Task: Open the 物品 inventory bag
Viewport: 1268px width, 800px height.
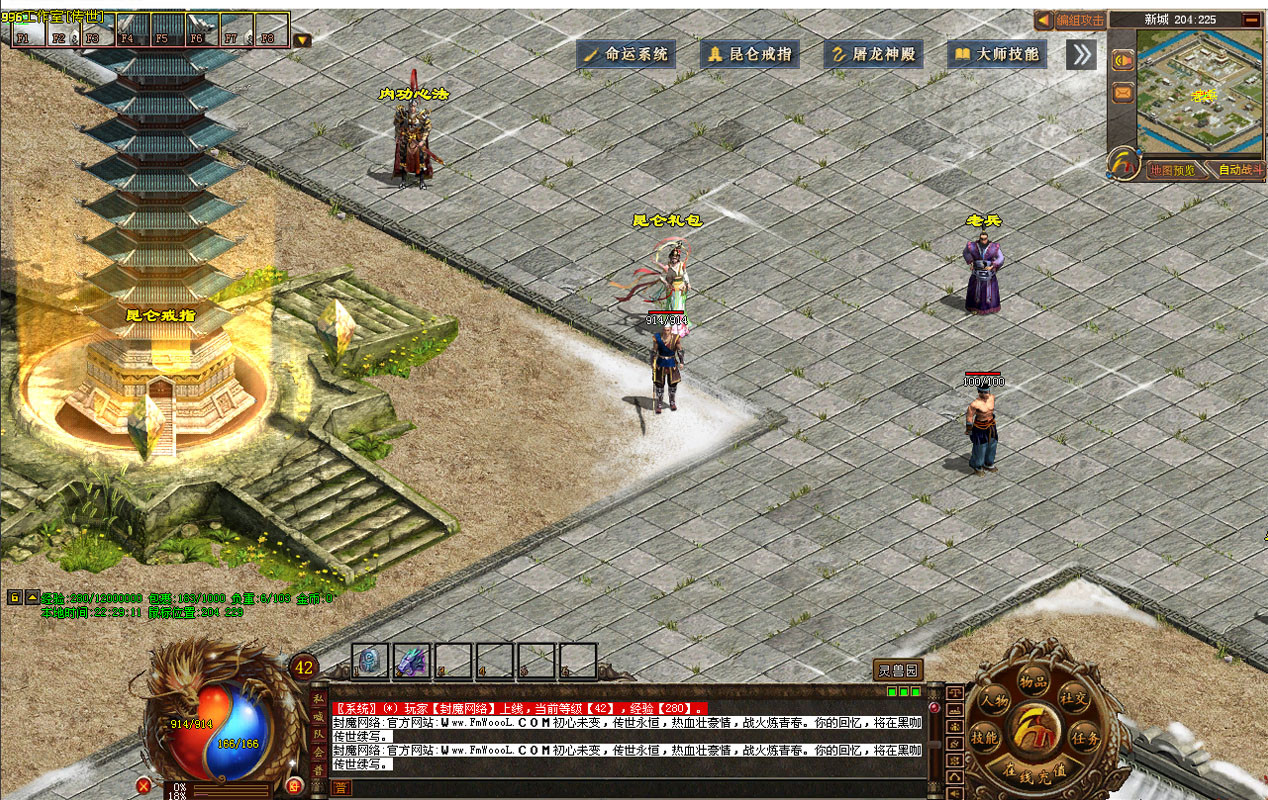Action: point(1034,681)
